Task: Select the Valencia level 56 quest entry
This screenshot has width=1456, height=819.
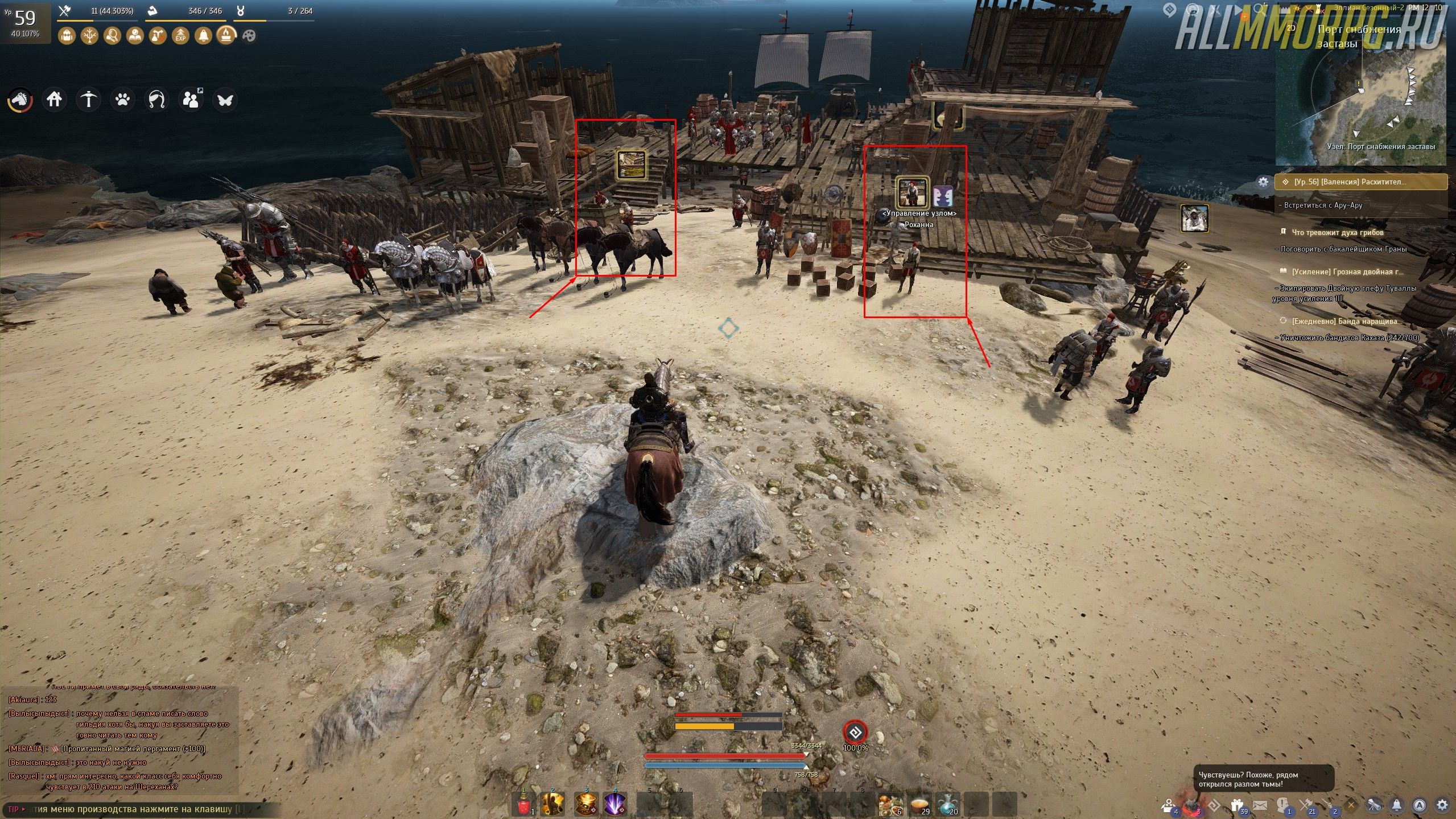Action: (1361, 182)
